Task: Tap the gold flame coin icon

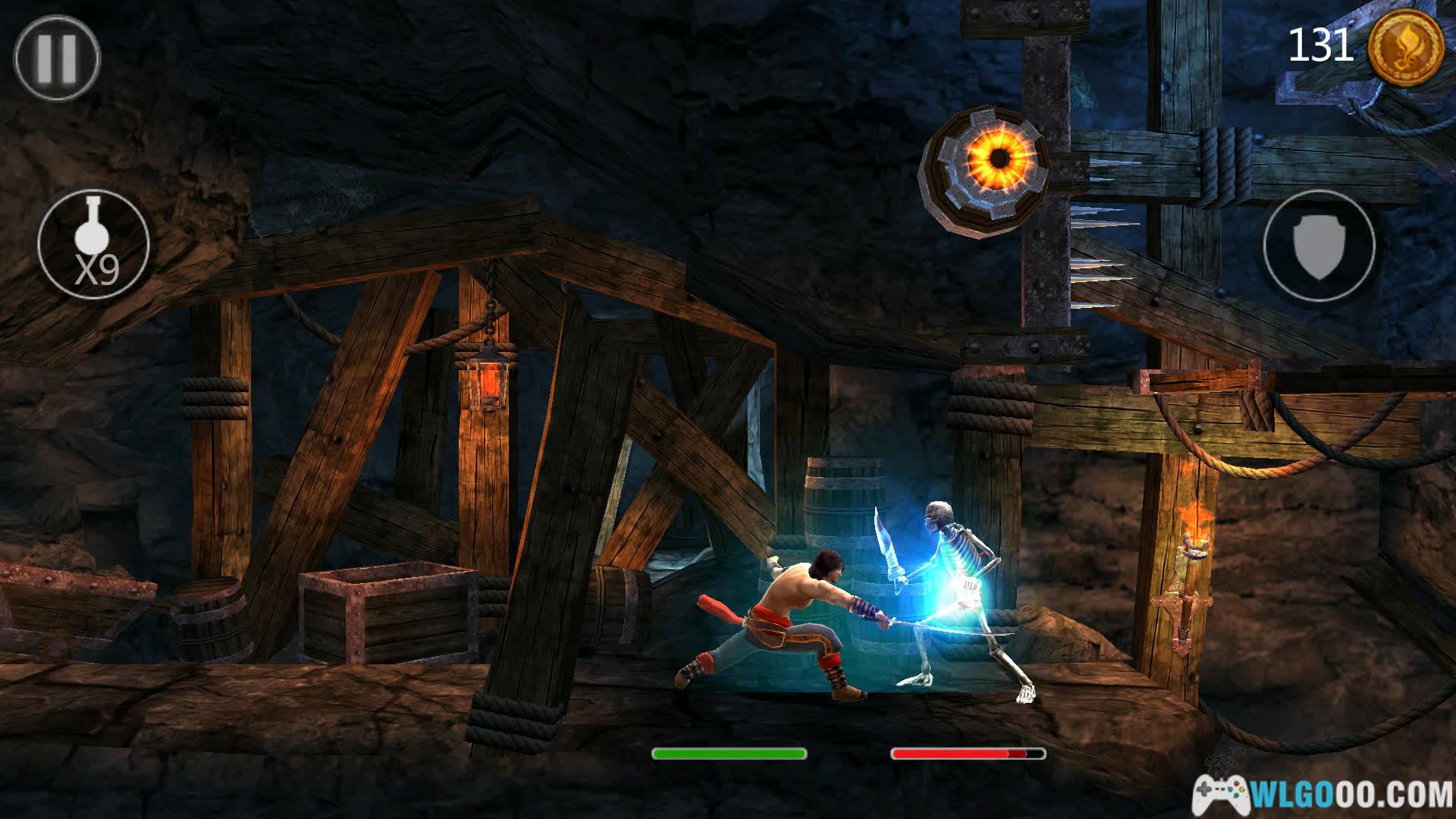Action: tap(1405, 47)
